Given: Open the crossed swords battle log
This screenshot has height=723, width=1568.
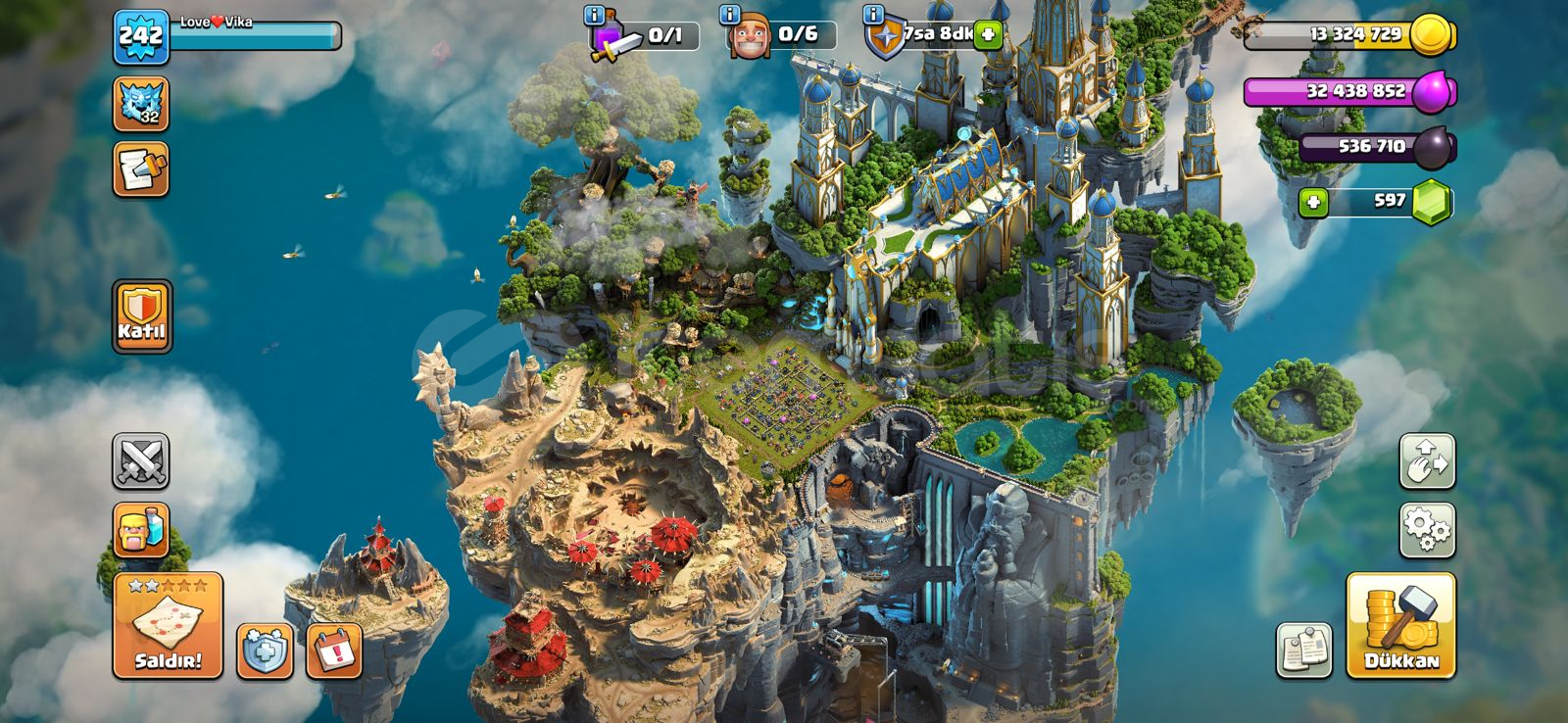Looking at the screenshot, I should coord(141,461).
